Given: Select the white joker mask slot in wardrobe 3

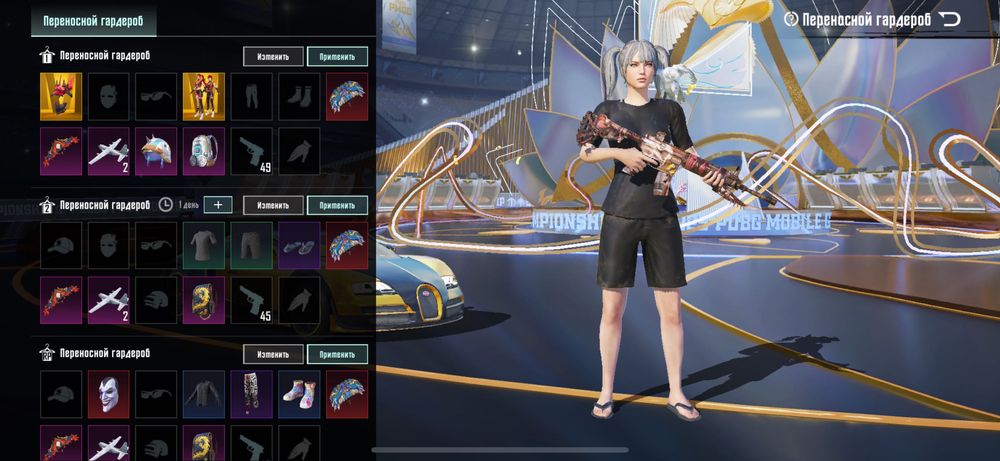Looking at the screenshot, I should (x=108, y=391).
